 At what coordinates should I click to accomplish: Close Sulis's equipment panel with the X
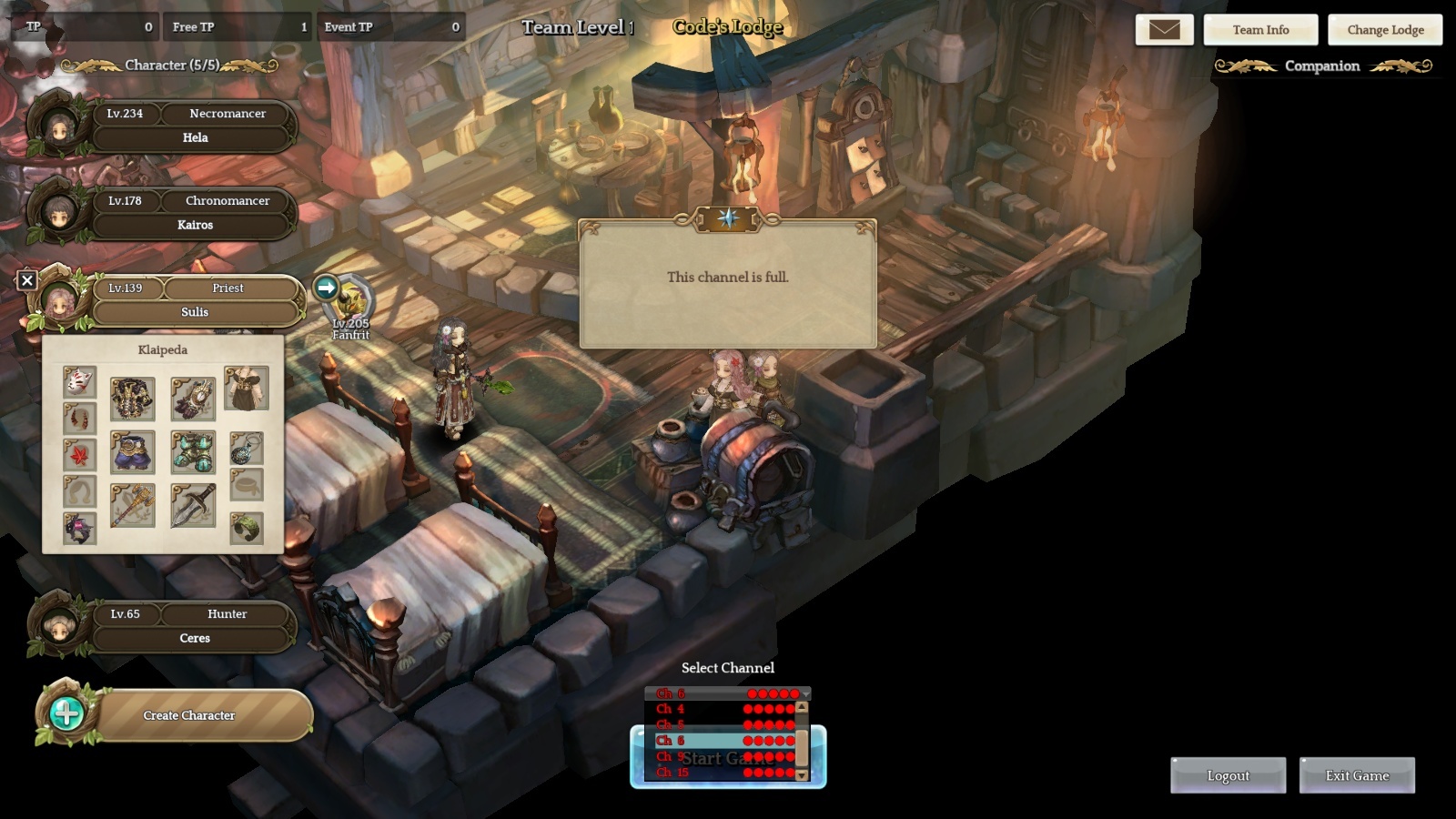click(27, 280)
